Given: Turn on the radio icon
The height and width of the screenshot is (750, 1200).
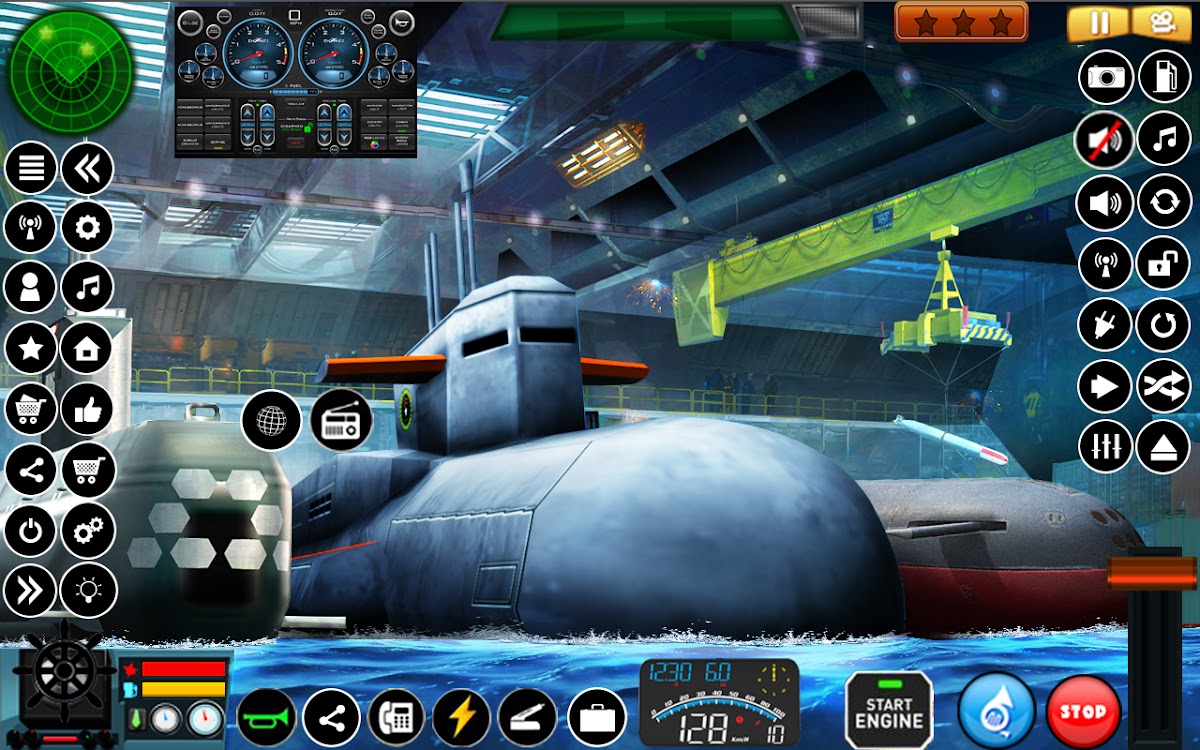Looking at the screenshot, I should (341, 421).
